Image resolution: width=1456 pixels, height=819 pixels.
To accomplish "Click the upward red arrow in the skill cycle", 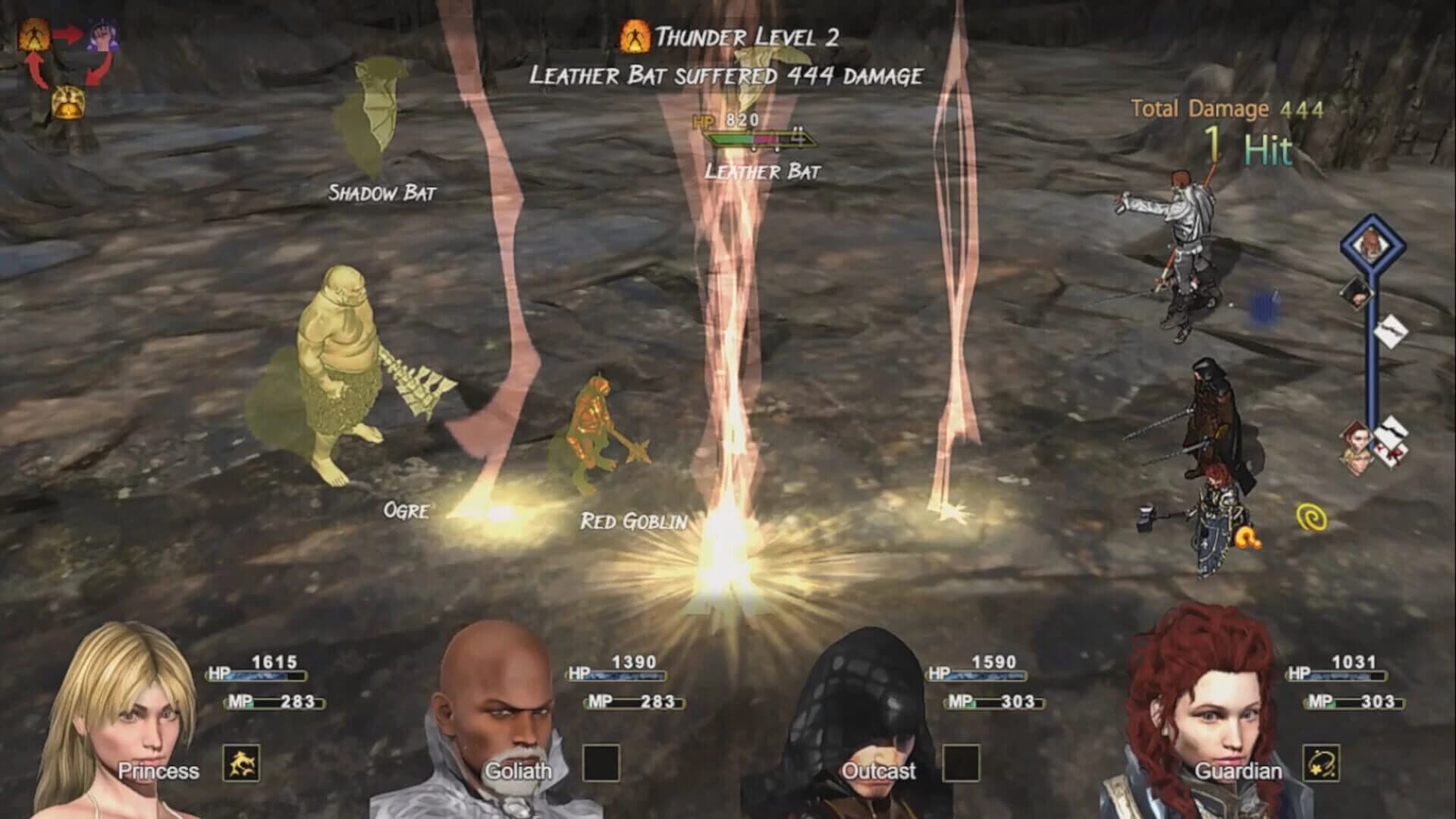I will coord(34,72).
